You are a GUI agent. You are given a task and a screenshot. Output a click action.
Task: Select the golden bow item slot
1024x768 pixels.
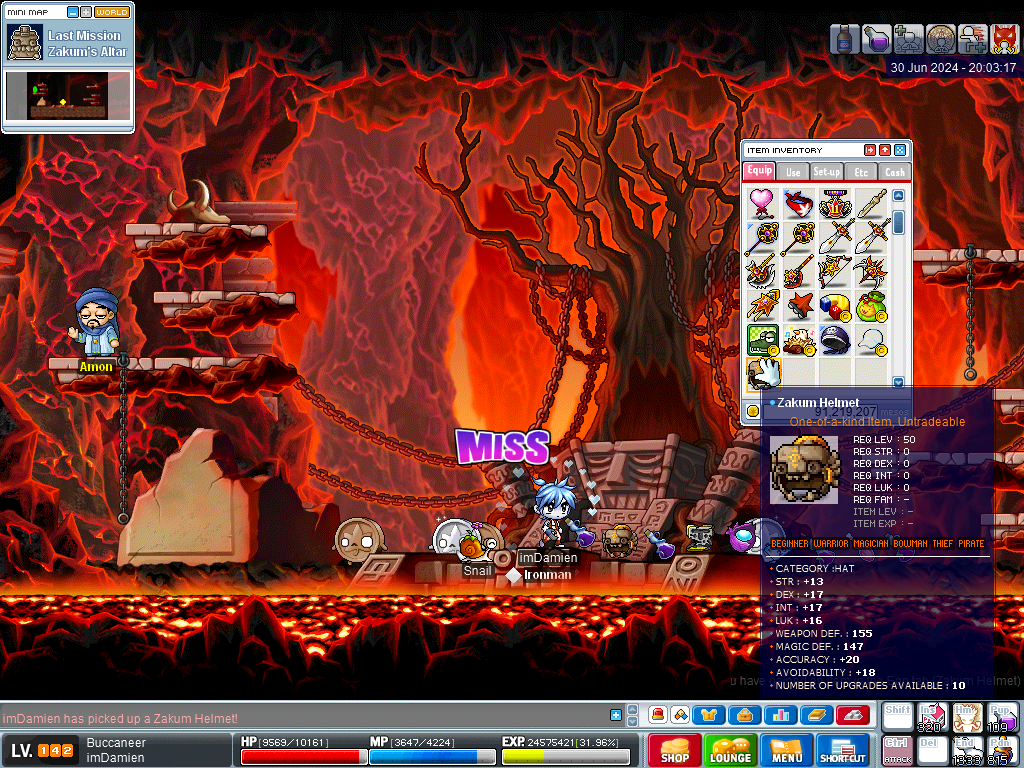(x=831, y=271)
